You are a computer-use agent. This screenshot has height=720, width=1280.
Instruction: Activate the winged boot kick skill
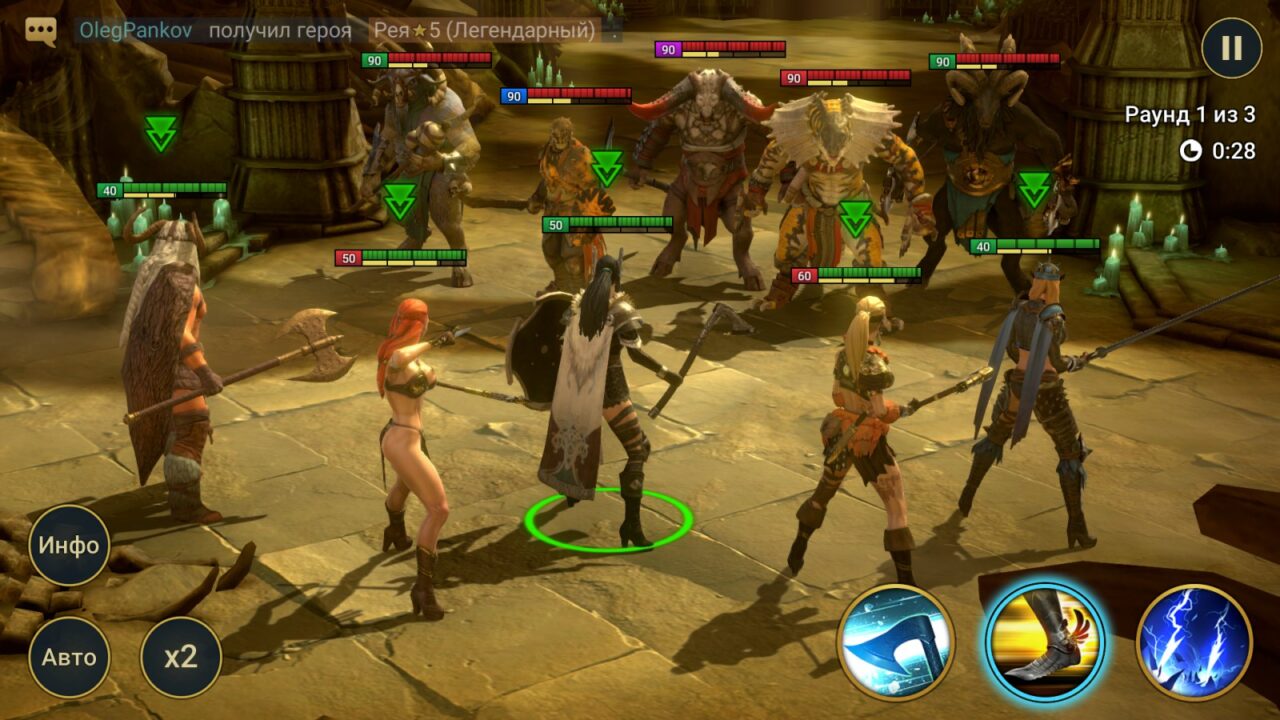tap(1044, 642)
